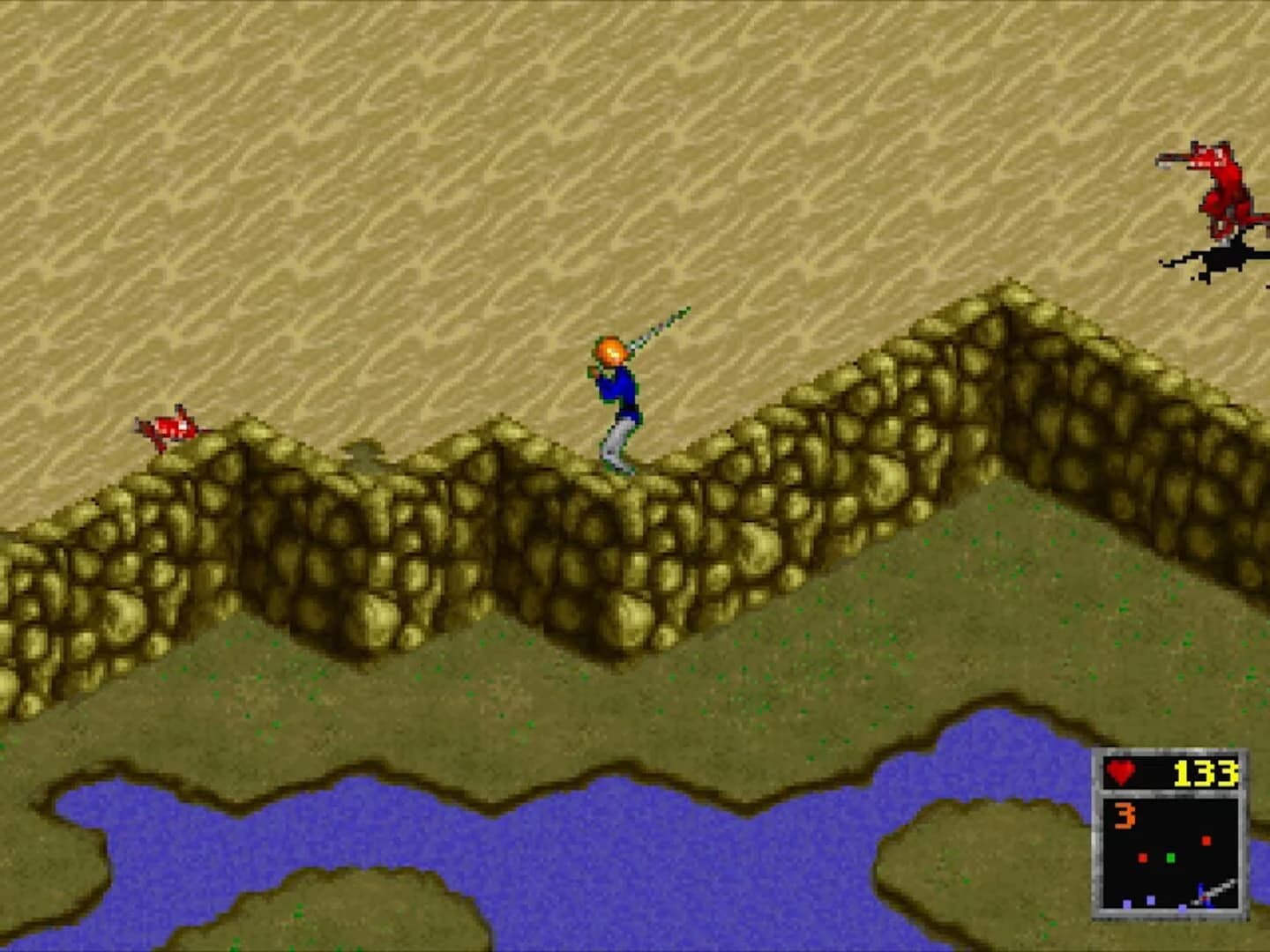Click the green player dot on the minimap

pos(1170,858)
